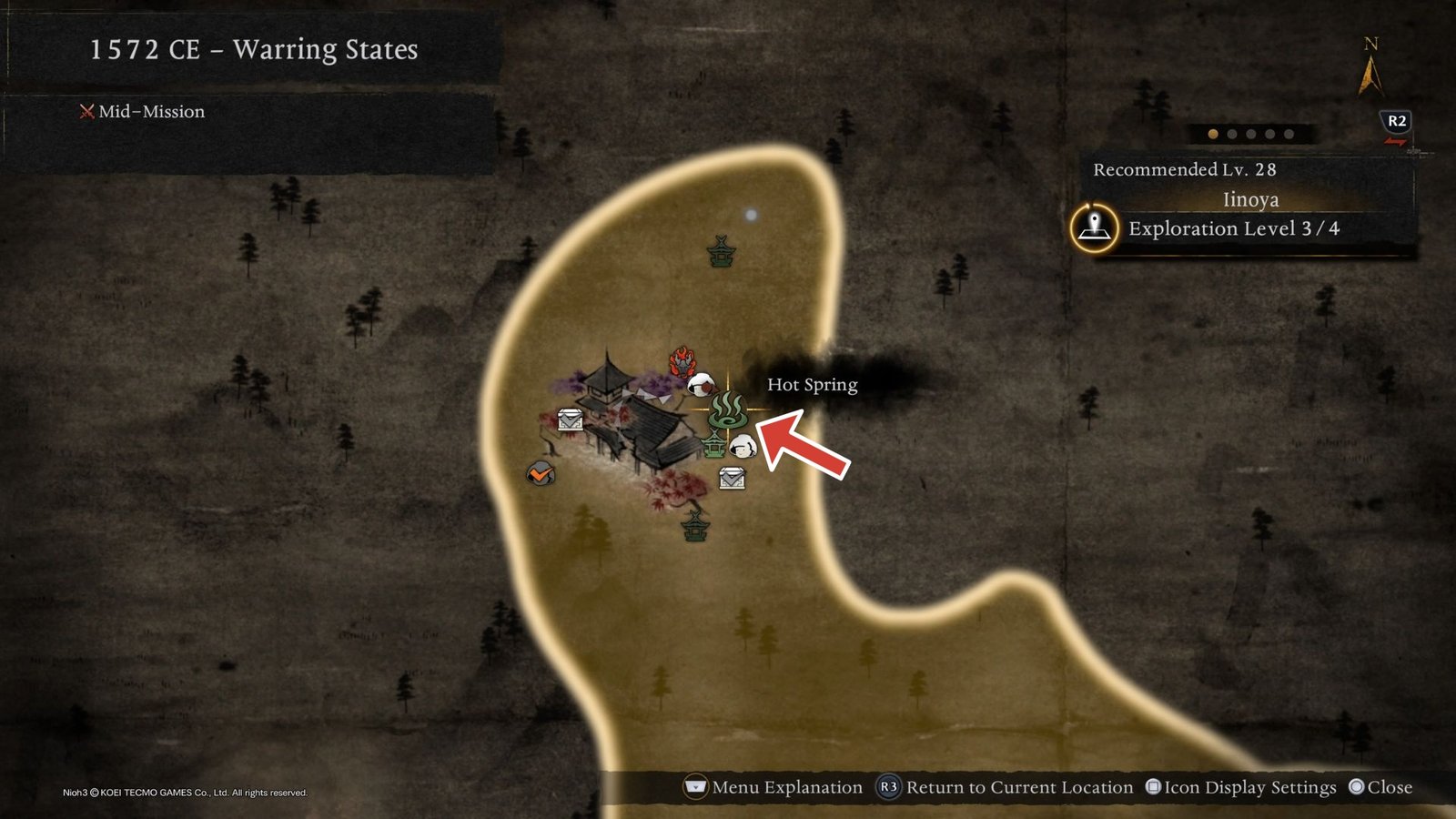Image resolution: width=1456 pixels, height=819 pixels.
Task: Click the R2 prompt icon near the compass
Action: (1395, 118)
